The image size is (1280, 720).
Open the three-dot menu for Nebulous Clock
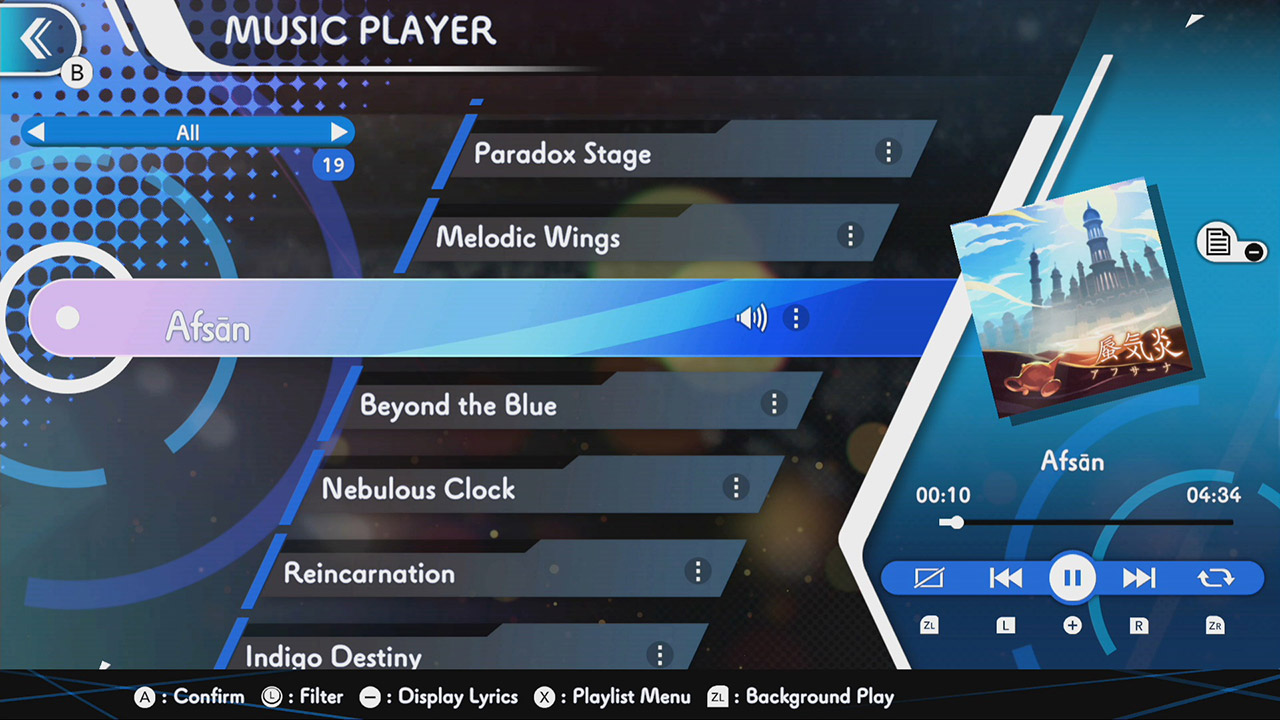(736, 488)
